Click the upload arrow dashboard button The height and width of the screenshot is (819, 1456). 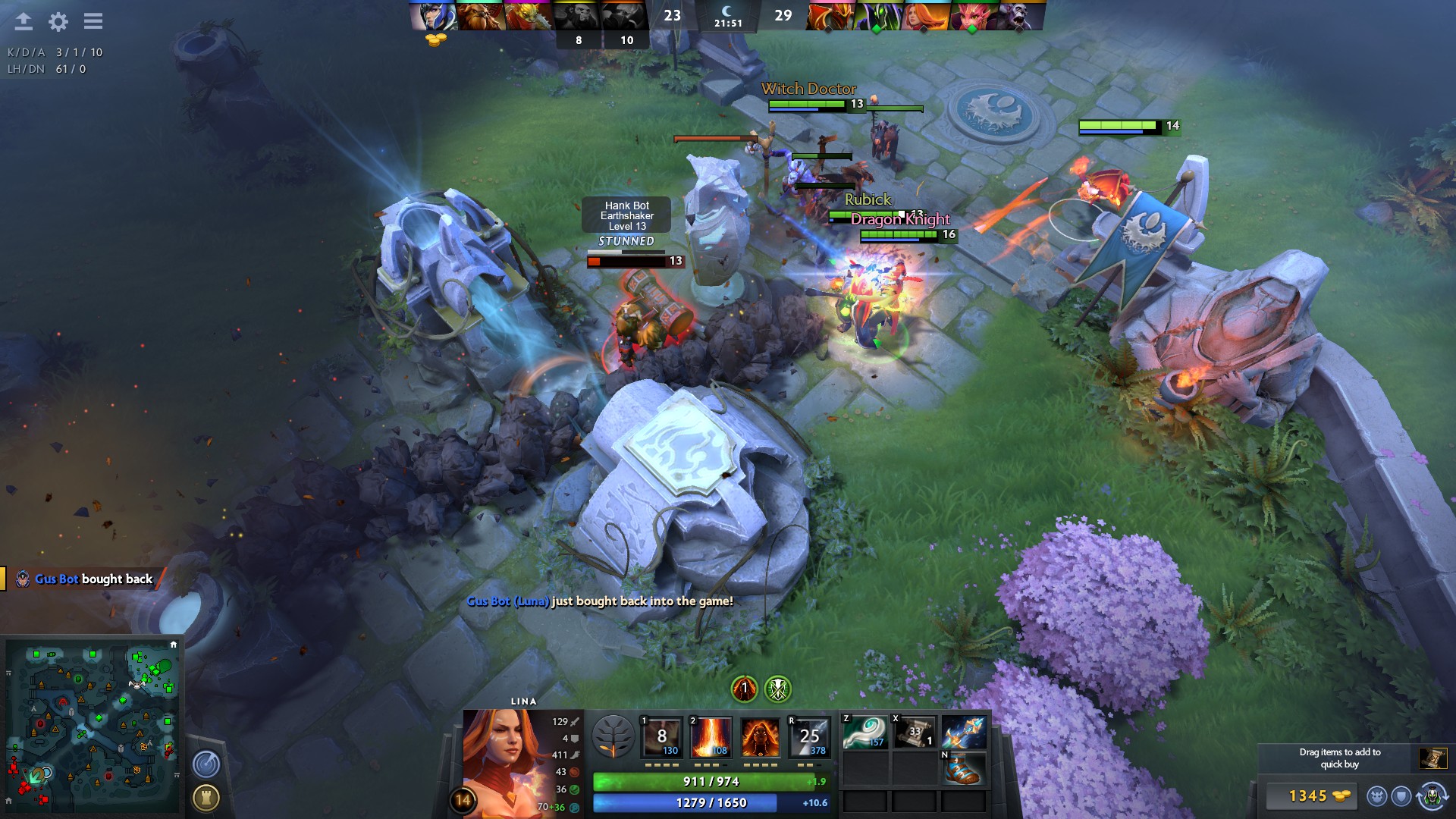tap(24, 21)
